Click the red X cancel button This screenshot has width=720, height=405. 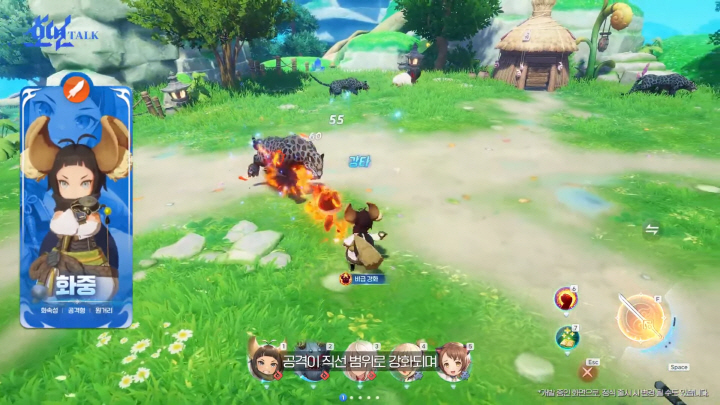[589, 372]
